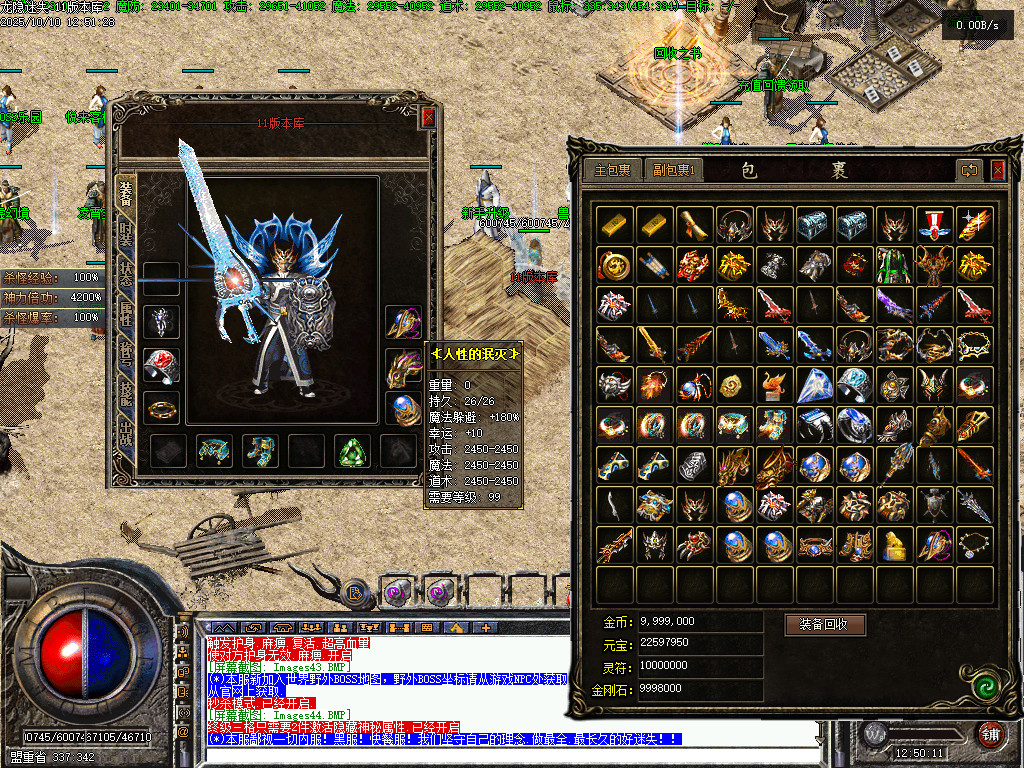
Task: Switch to the 主包裹 tab
Action: 612,171
